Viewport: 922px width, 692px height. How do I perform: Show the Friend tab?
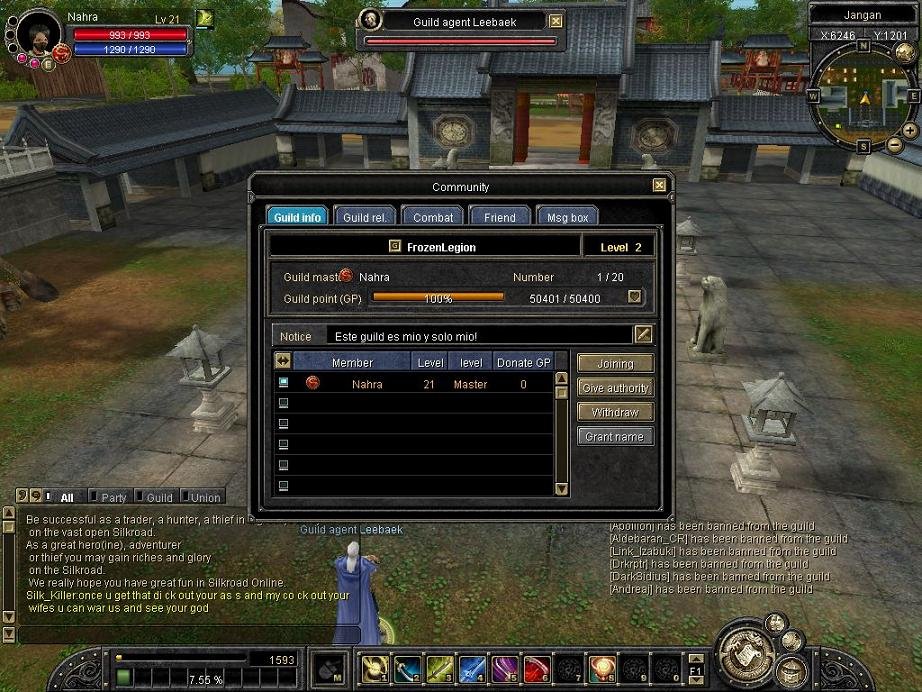[499, 217]
